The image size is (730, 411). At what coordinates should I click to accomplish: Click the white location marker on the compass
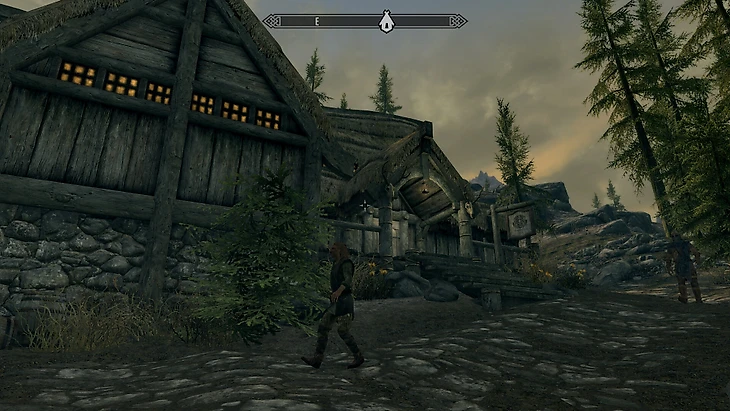point(386,21)
